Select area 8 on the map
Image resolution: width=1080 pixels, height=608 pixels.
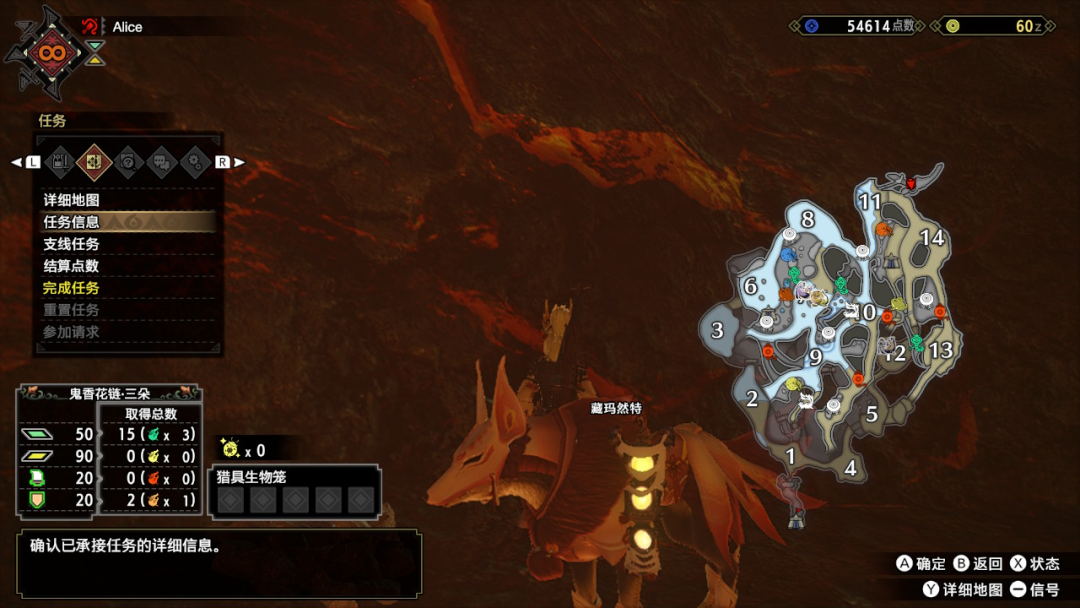point(808,219)
